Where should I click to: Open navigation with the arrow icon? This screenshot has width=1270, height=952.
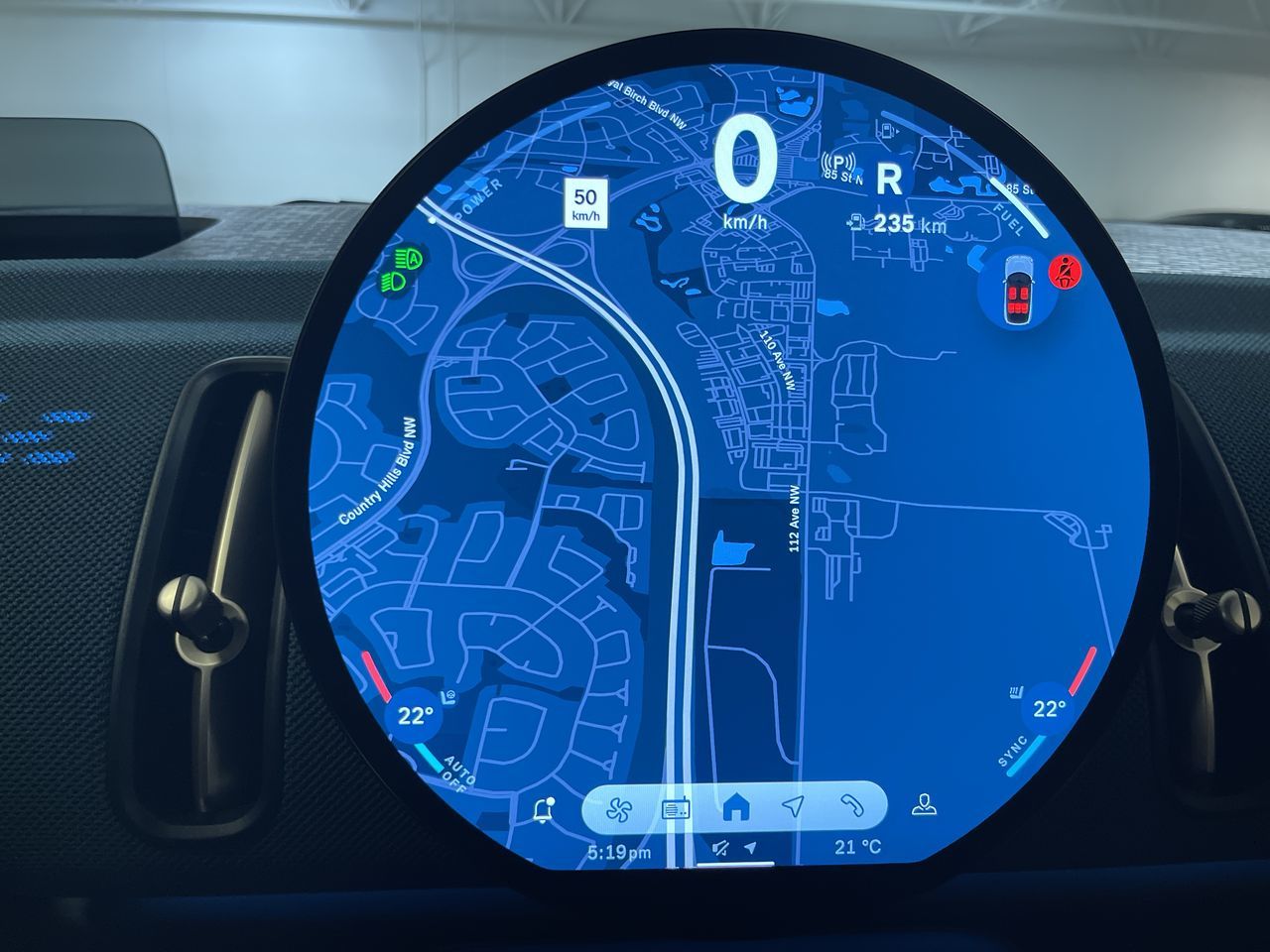pyautogui.click(x=792, y=808)
